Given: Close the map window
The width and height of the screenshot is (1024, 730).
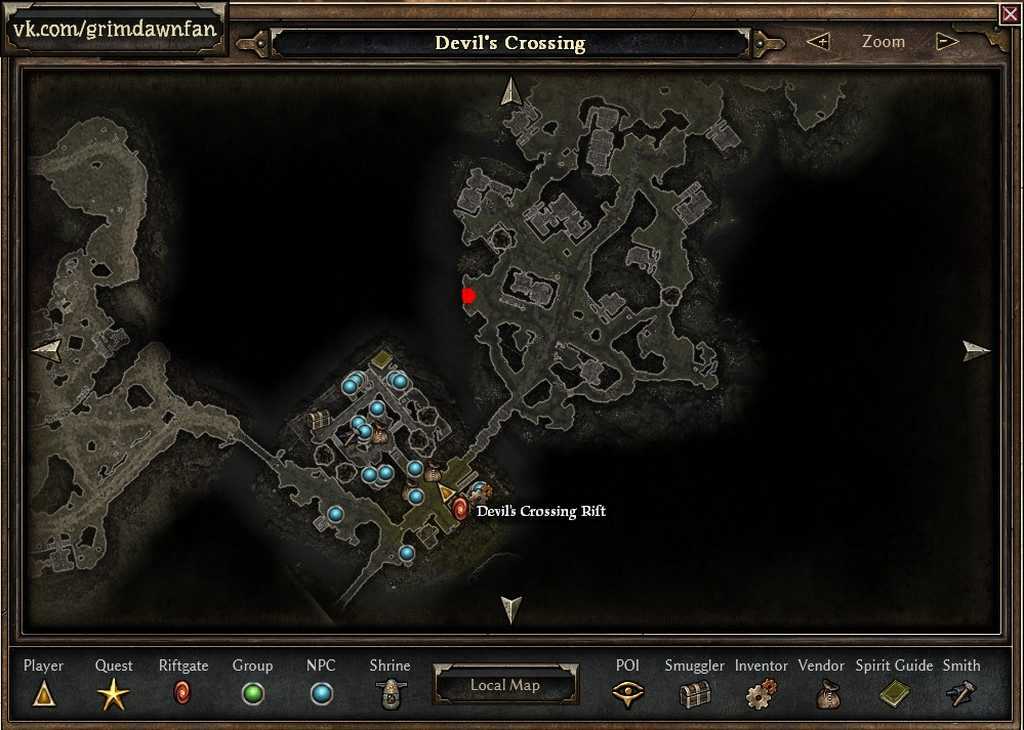Looking at the screenshot, I should click(1009, 13).
